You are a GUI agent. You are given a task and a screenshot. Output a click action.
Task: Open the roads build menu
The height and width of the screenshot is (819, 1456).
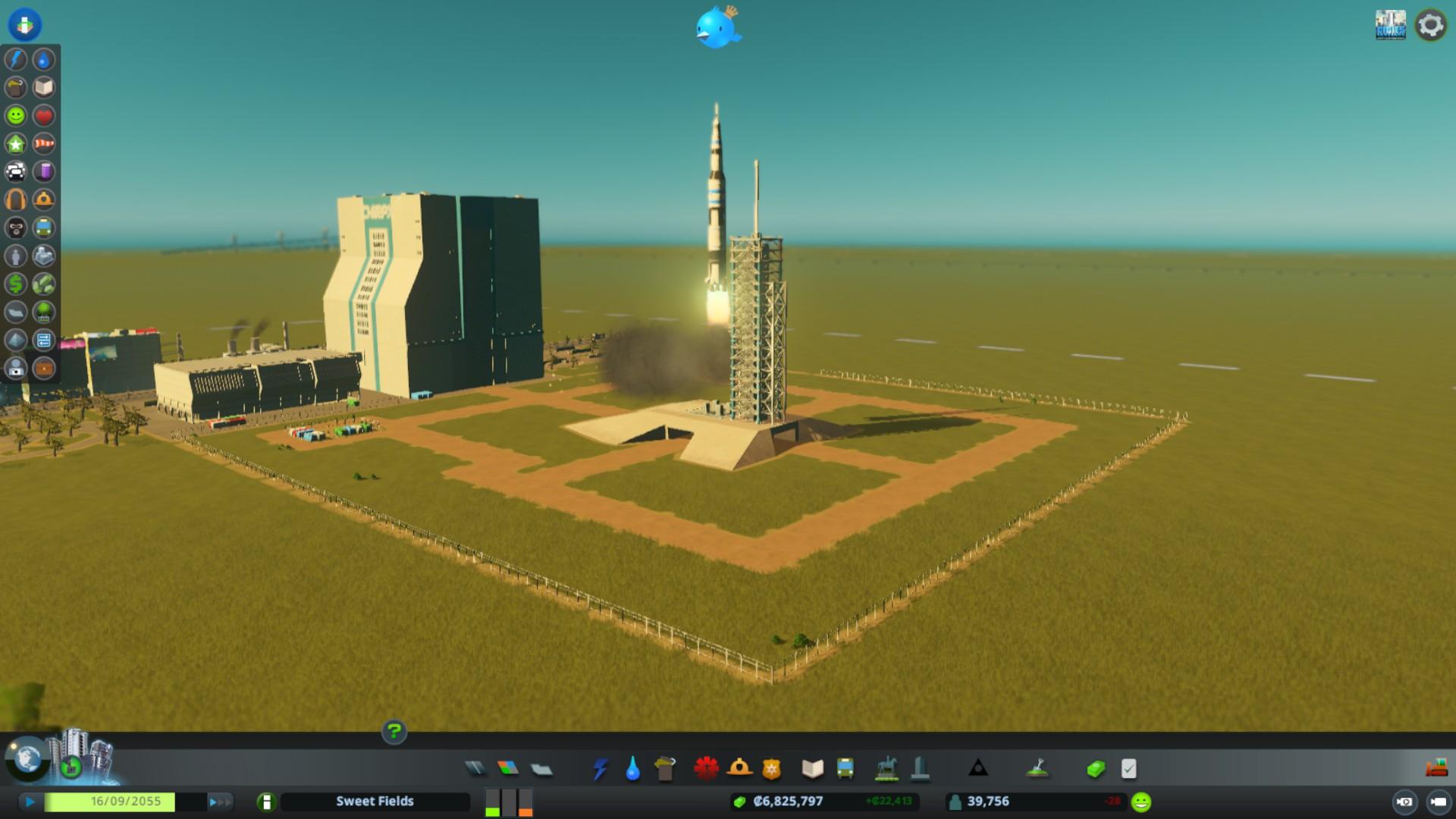coord(475,769)
